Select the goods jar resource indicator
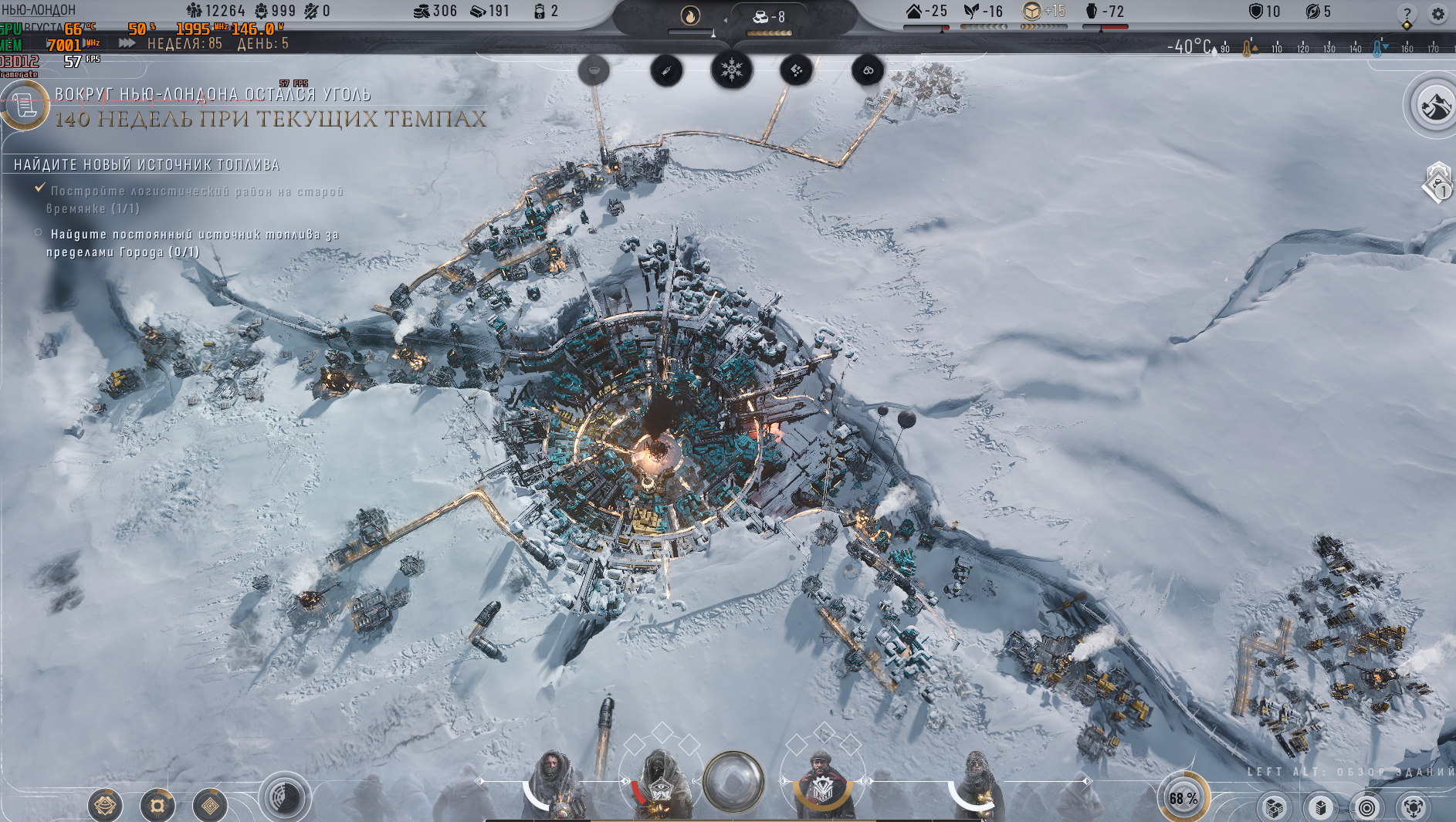This screenshot has height=822, width=1456. tap(1104, 12)
